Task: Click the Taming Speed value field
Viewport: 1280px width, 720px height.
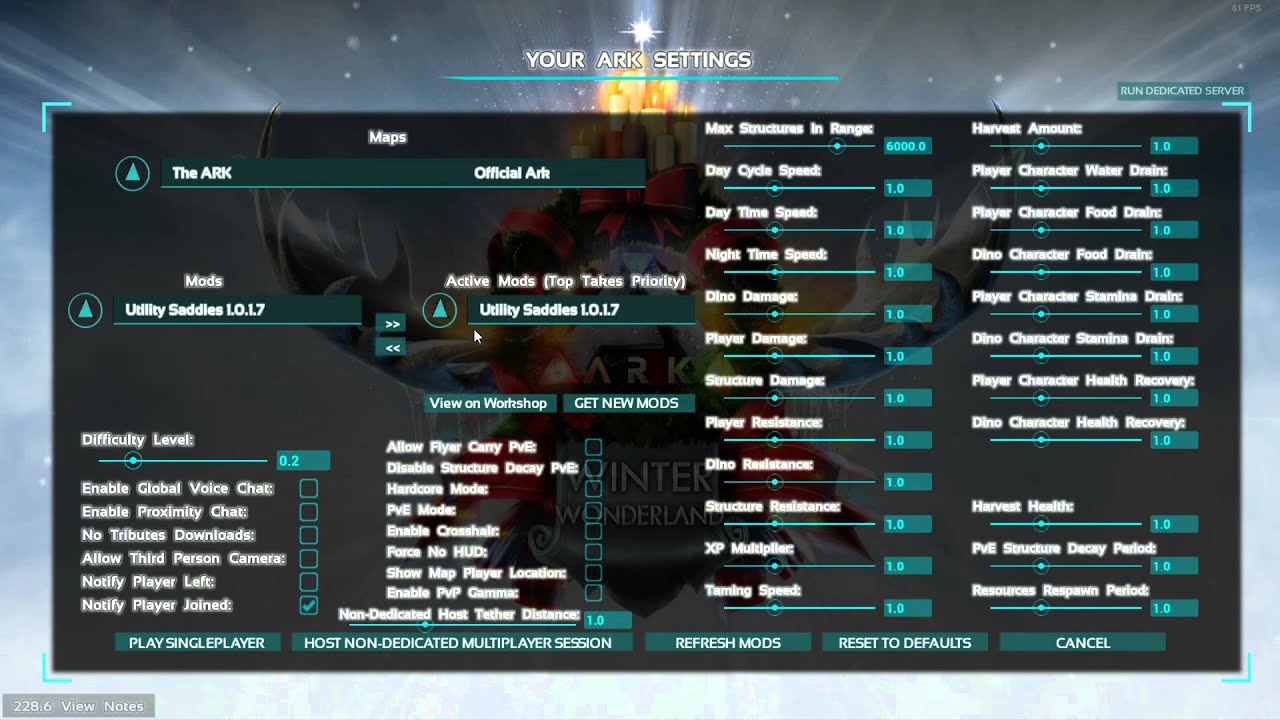Action: [907, 608]
